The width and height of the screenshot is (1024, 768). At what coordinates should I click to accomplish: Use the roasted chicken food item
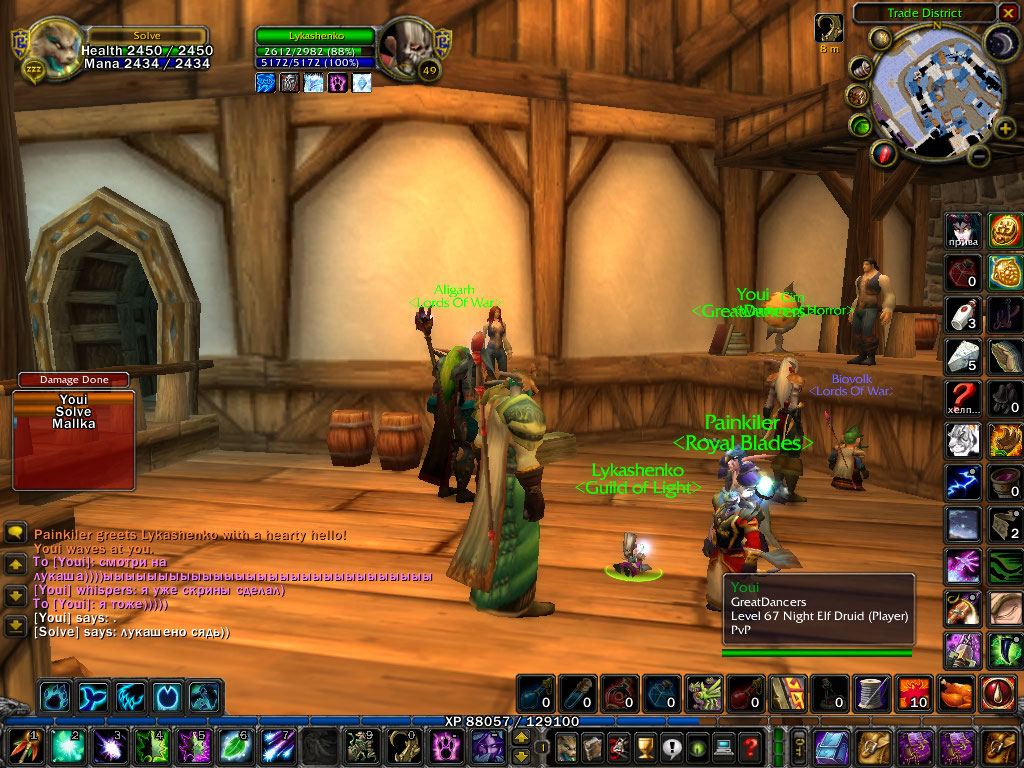tap(958, 693)
